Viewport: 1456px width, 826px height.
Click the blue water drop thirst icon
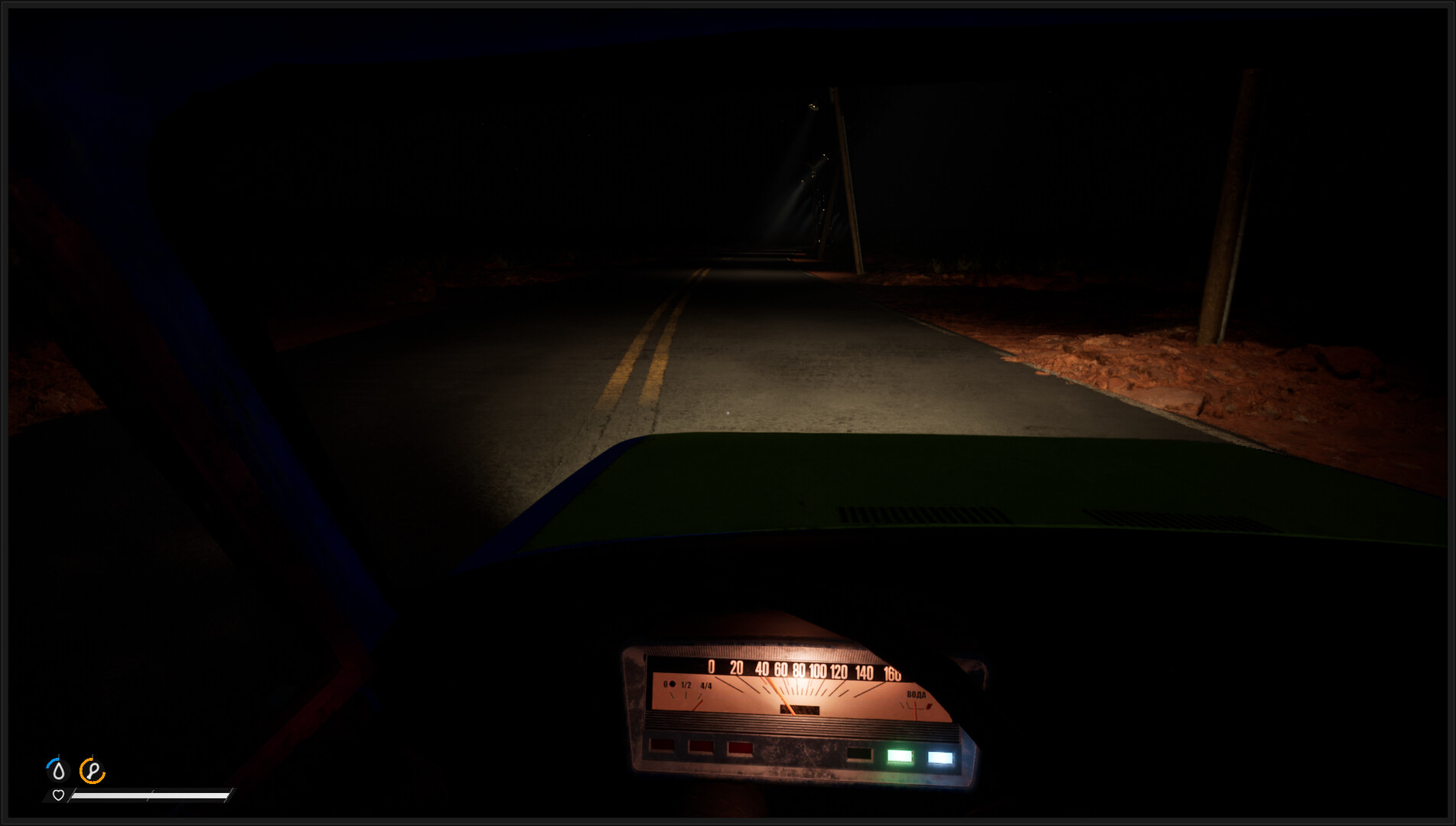59,770
